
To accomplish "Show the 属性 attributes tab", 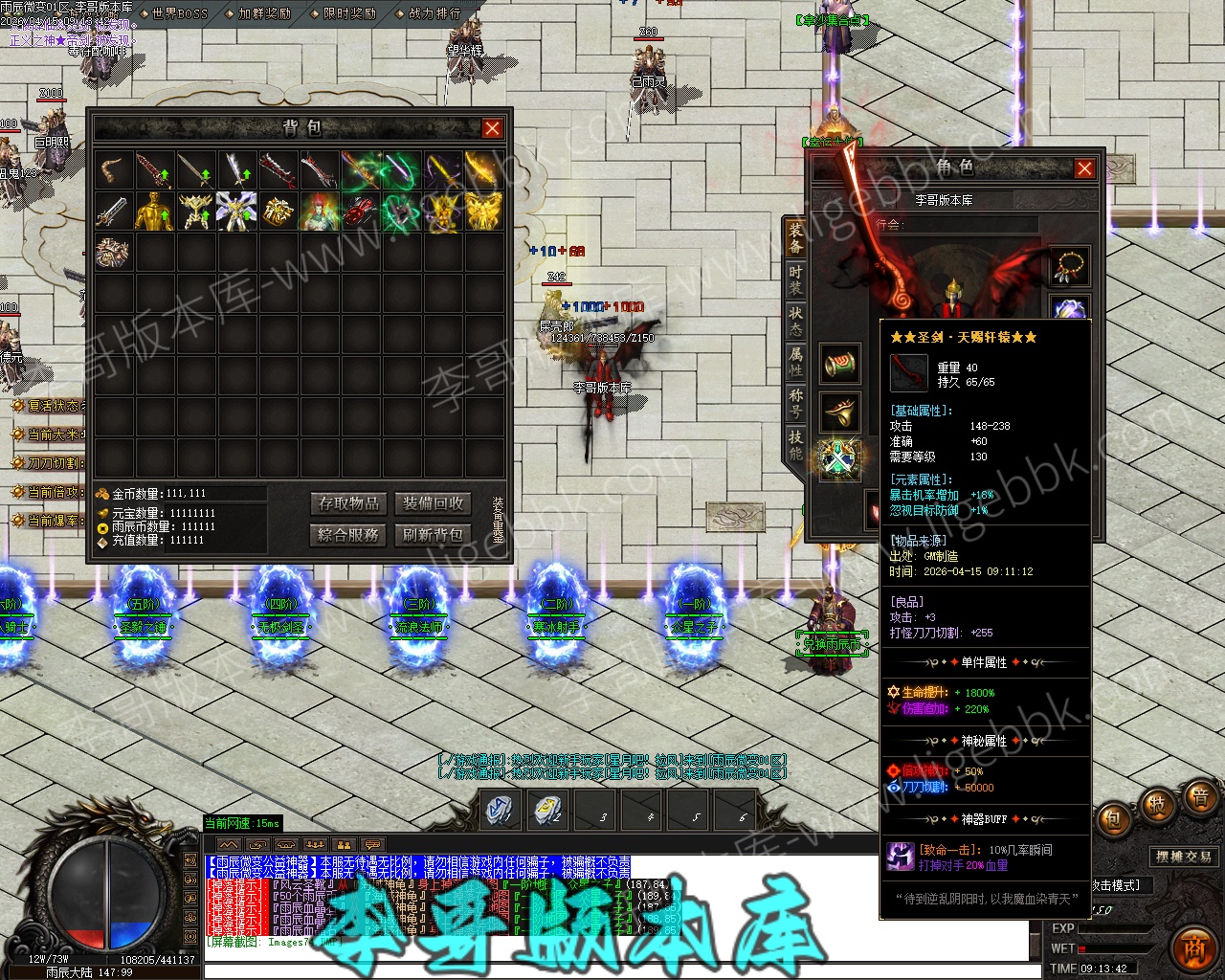I will click(796, 362).
